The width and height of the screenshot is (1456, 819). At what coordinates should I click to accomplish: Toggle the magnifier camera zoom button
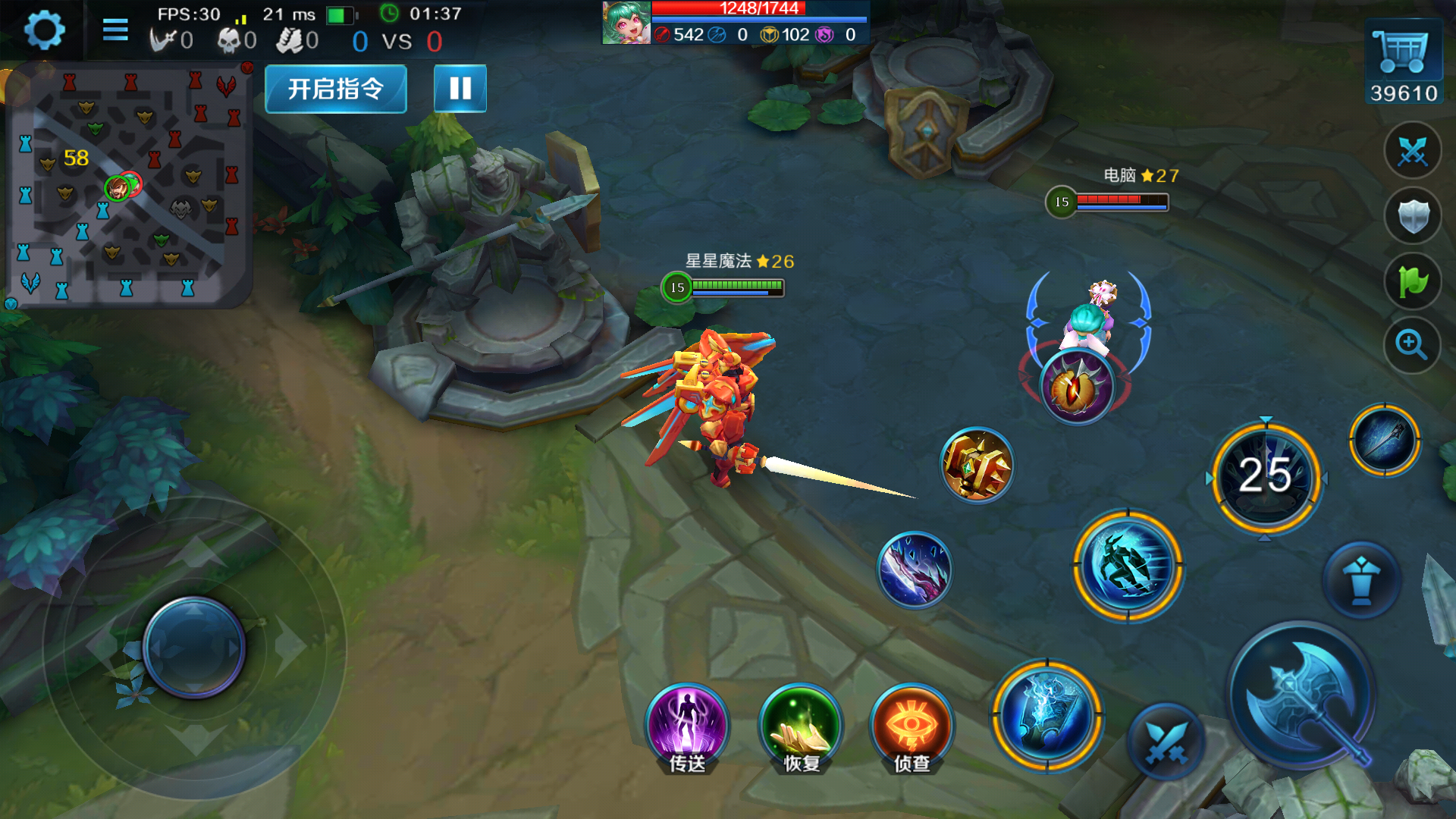coord(1412,345)
